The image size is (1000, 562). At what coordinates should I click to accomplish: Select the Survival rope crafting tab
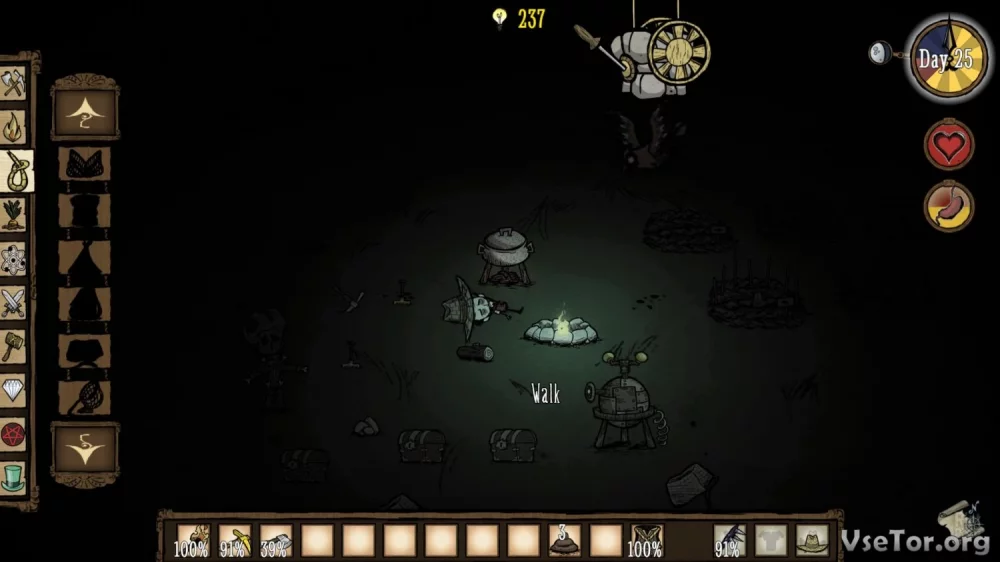14,171
